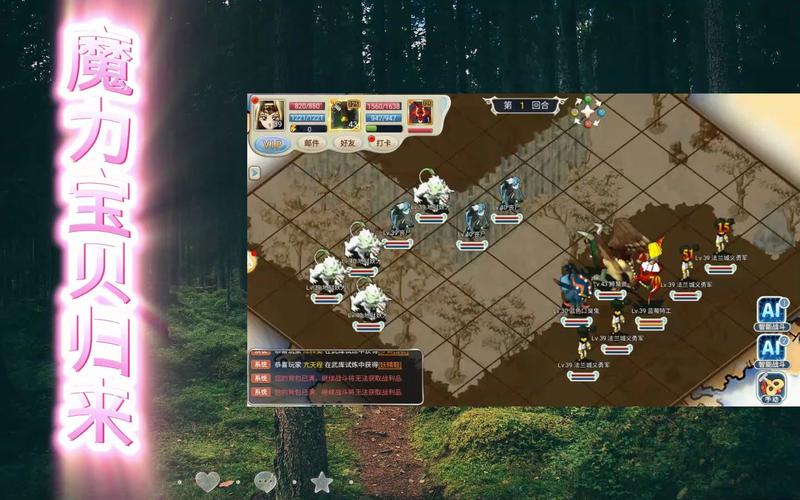
Task: Open the VIP panel
Action: (271, 144)
